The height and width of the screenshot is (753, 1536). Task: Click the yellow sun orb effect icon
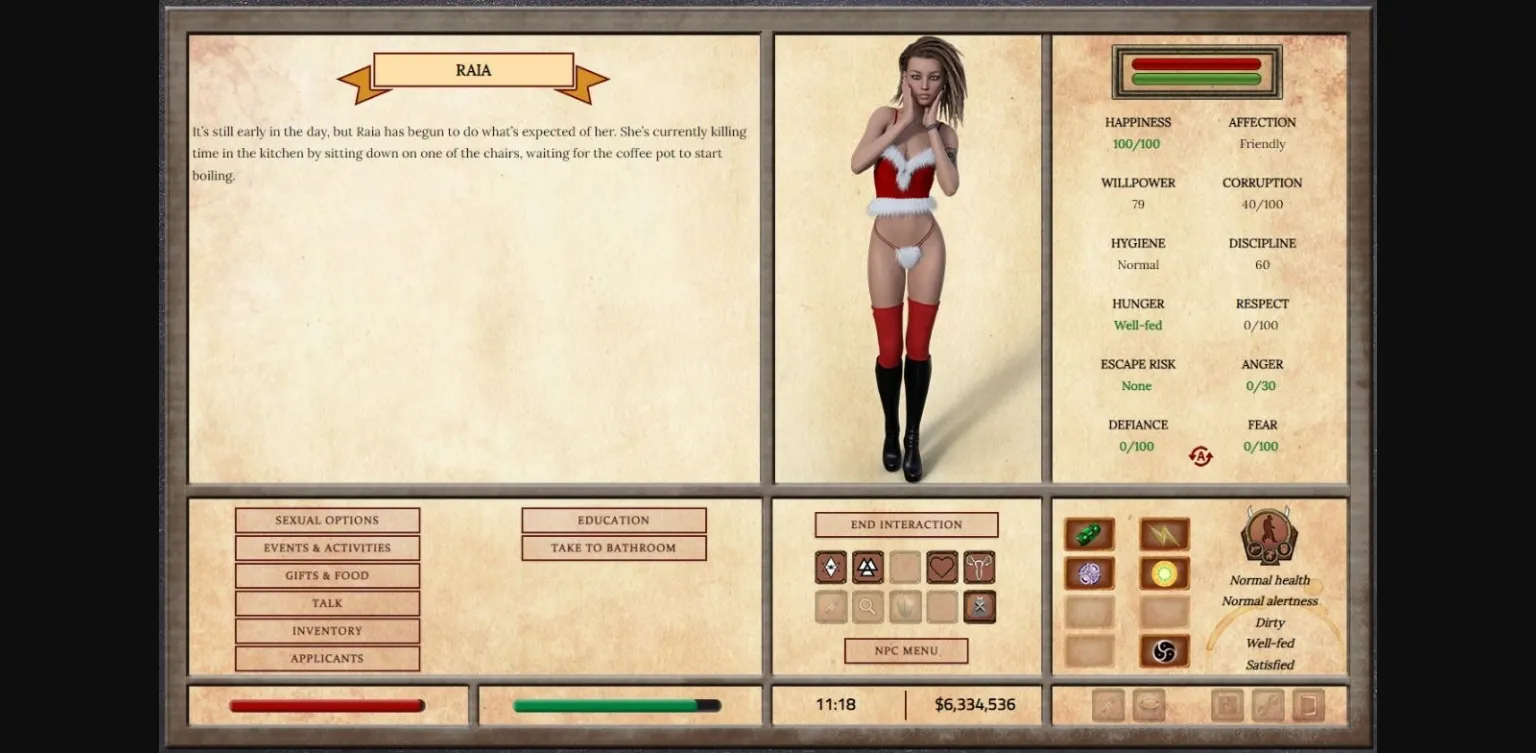[x=1163, y=572]
